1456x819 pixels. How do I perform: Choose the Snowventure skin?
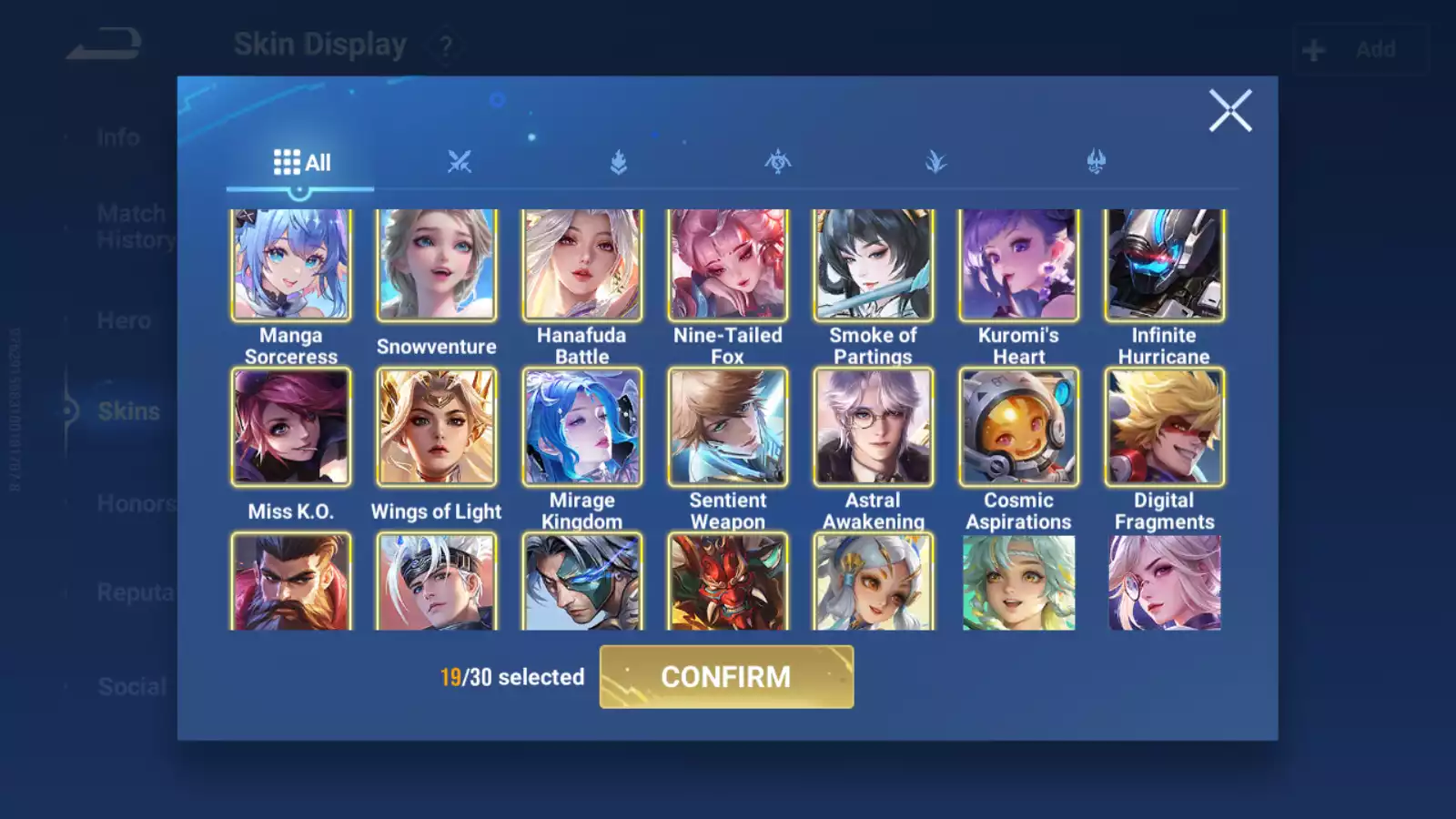437,265
